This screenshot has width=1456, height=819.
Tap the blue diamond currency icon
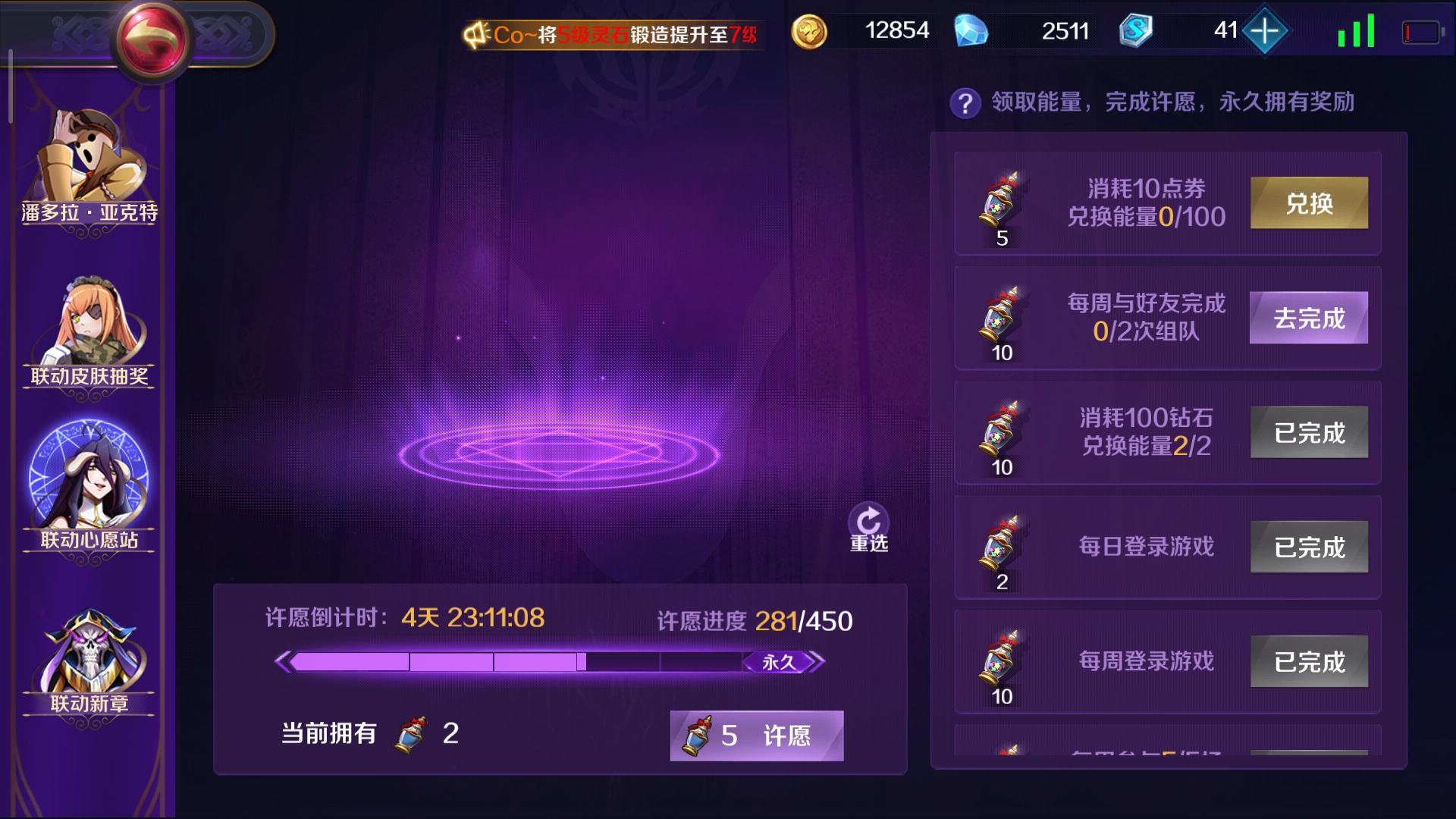point(973,31)
